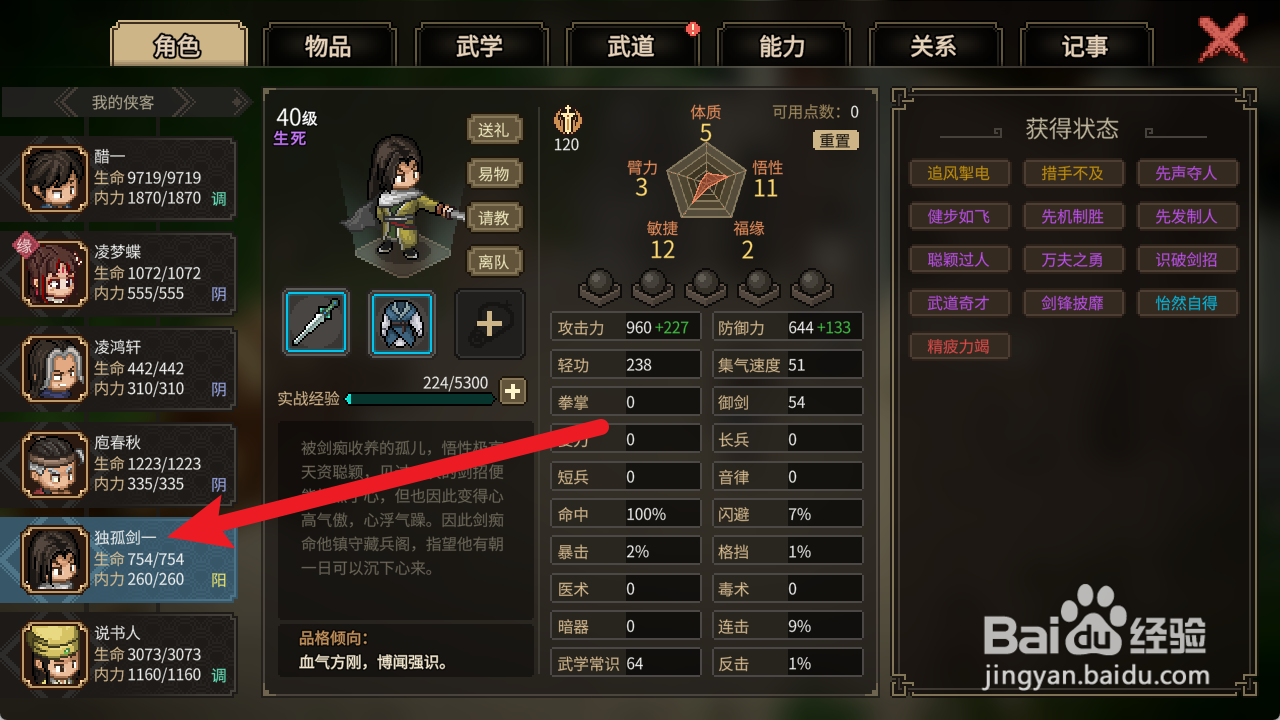Select the equipped sword weapon slot
This screenshot has width=1280, height=720.
pyautogui.click(x=315, y=322)
